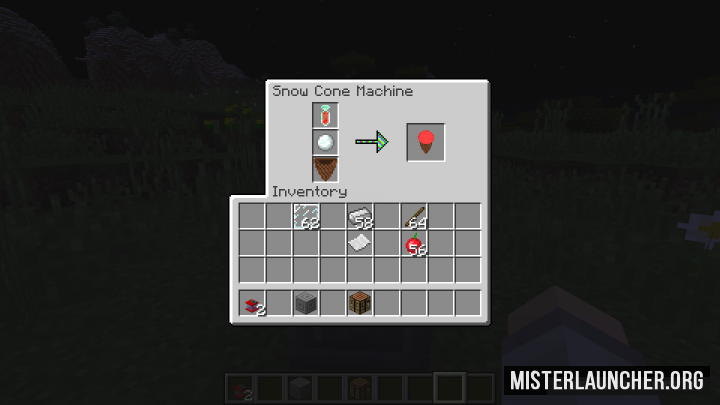Grab the stack of sticks

click(x=414, y=216)
